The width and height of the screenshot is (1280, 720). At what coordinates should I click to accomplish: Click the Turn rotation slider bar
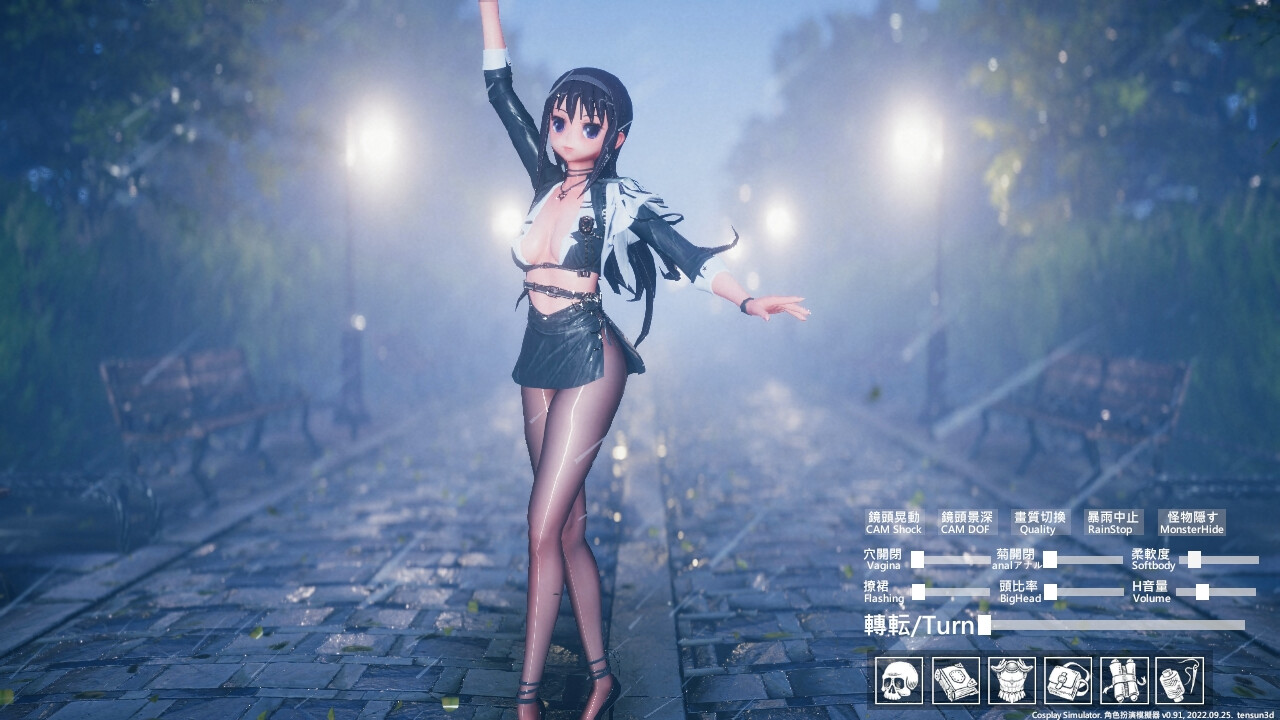pyautogui.click(x=1115, y=625)
